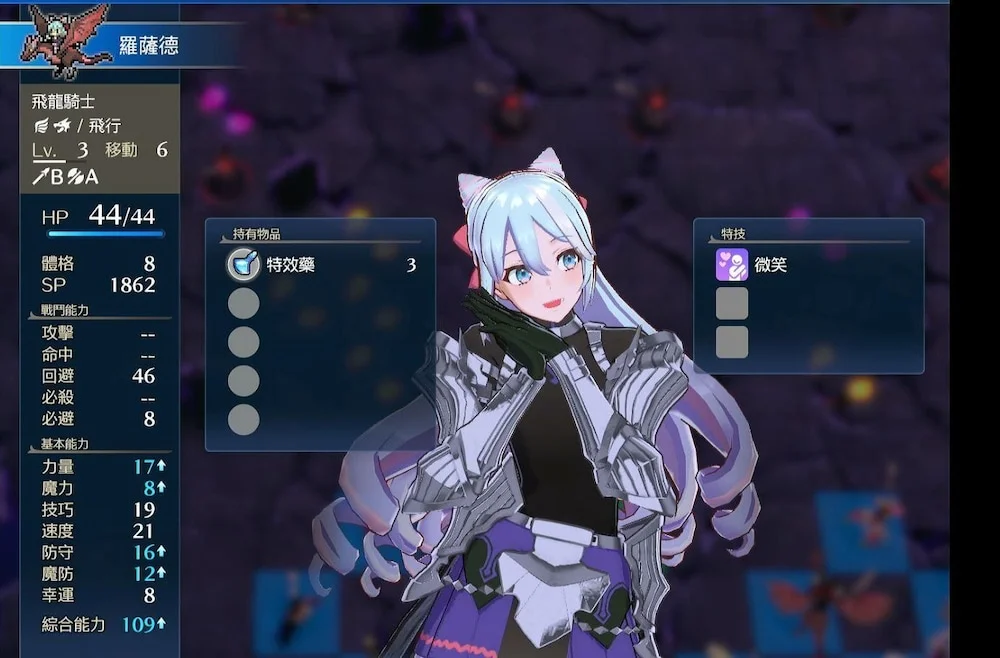Select the 力量 stat row
1000x658 pixels.
click(100, 466)
